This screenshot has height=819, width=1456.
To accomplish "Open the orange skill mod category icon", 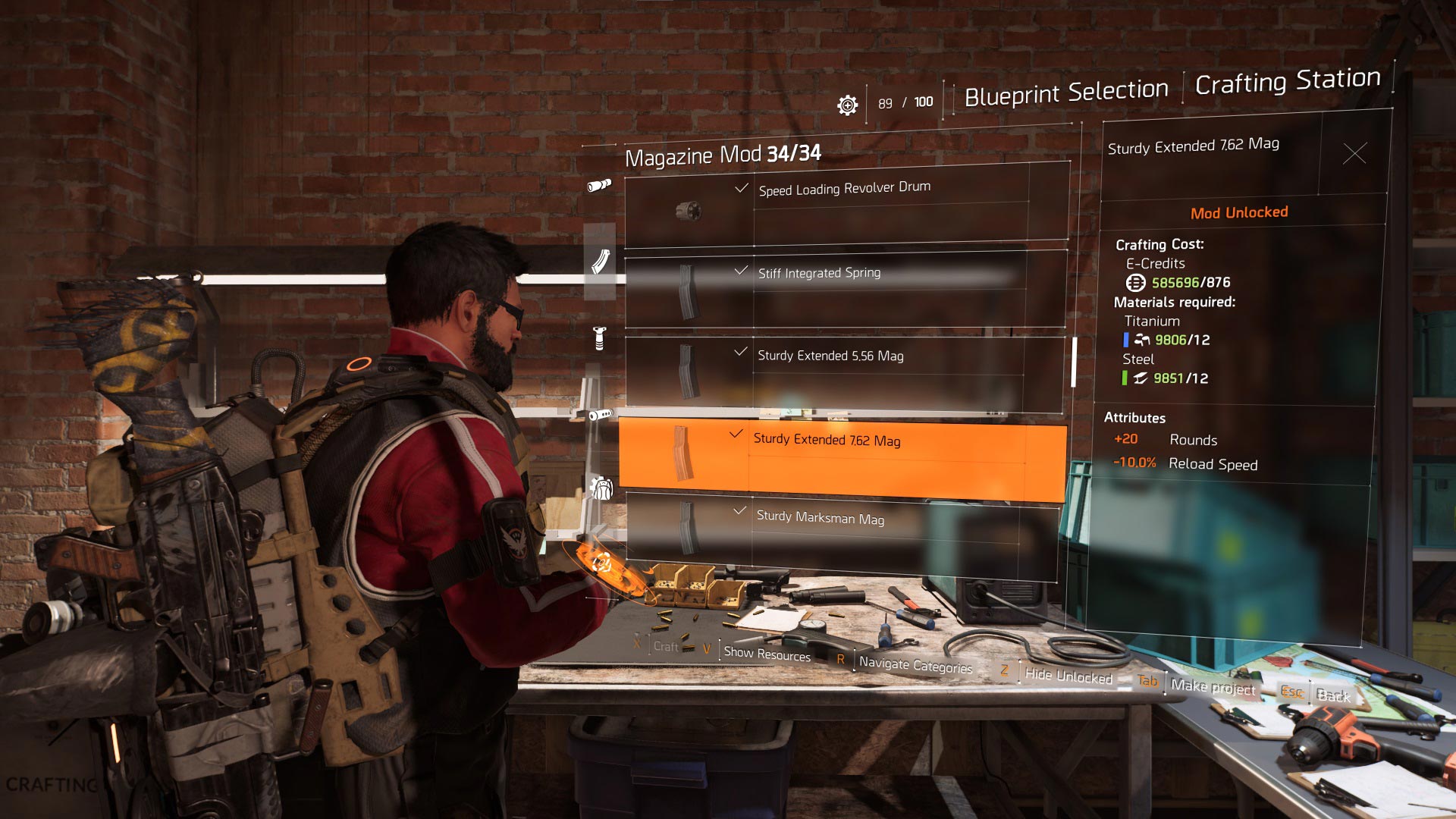I will [x=601, y=563].
